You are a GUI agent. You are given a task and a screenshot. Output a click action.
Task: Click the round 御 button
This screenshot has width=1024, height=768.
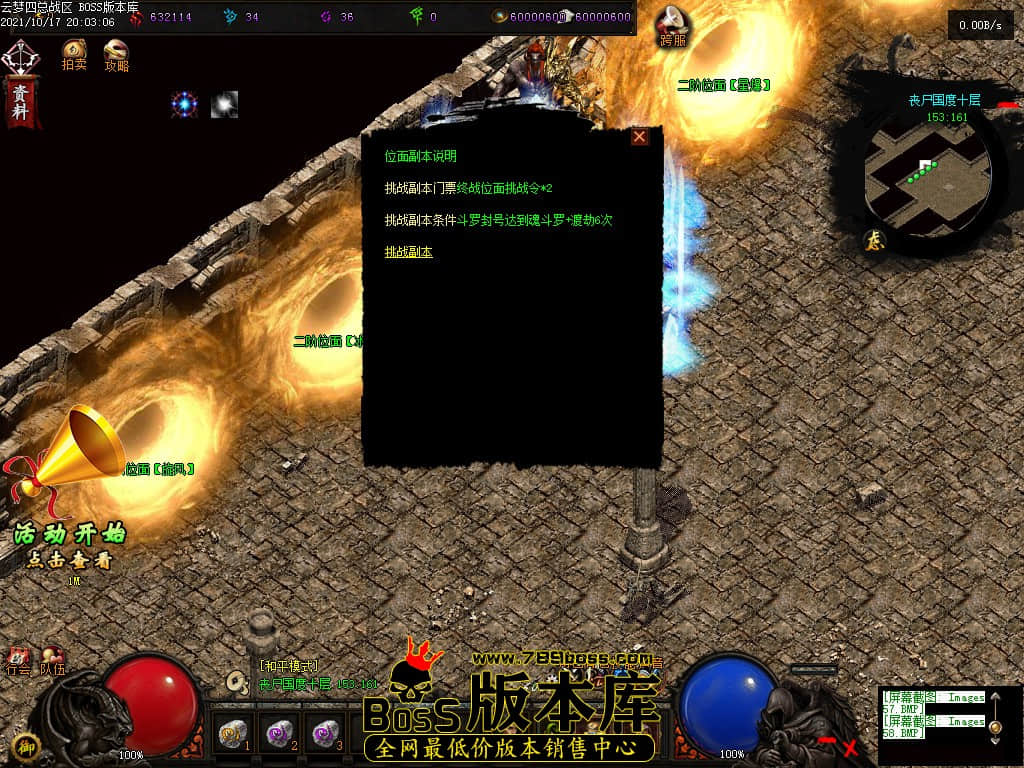click(x=28, y=745)
